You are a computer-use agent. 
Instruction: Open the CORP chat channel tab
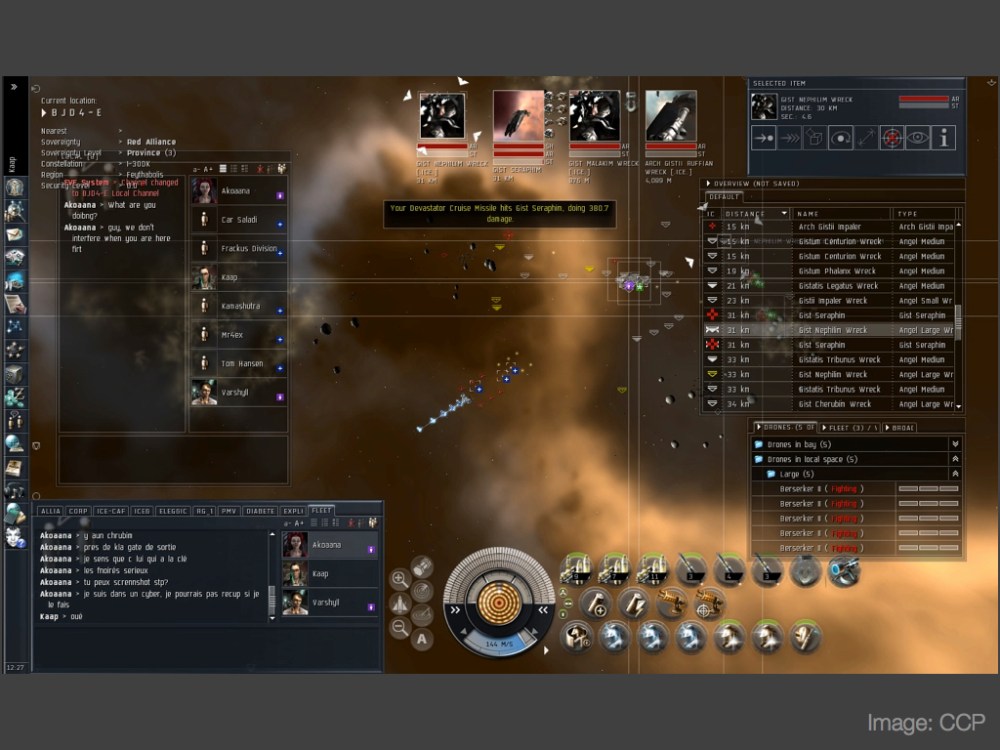(78, 511)
